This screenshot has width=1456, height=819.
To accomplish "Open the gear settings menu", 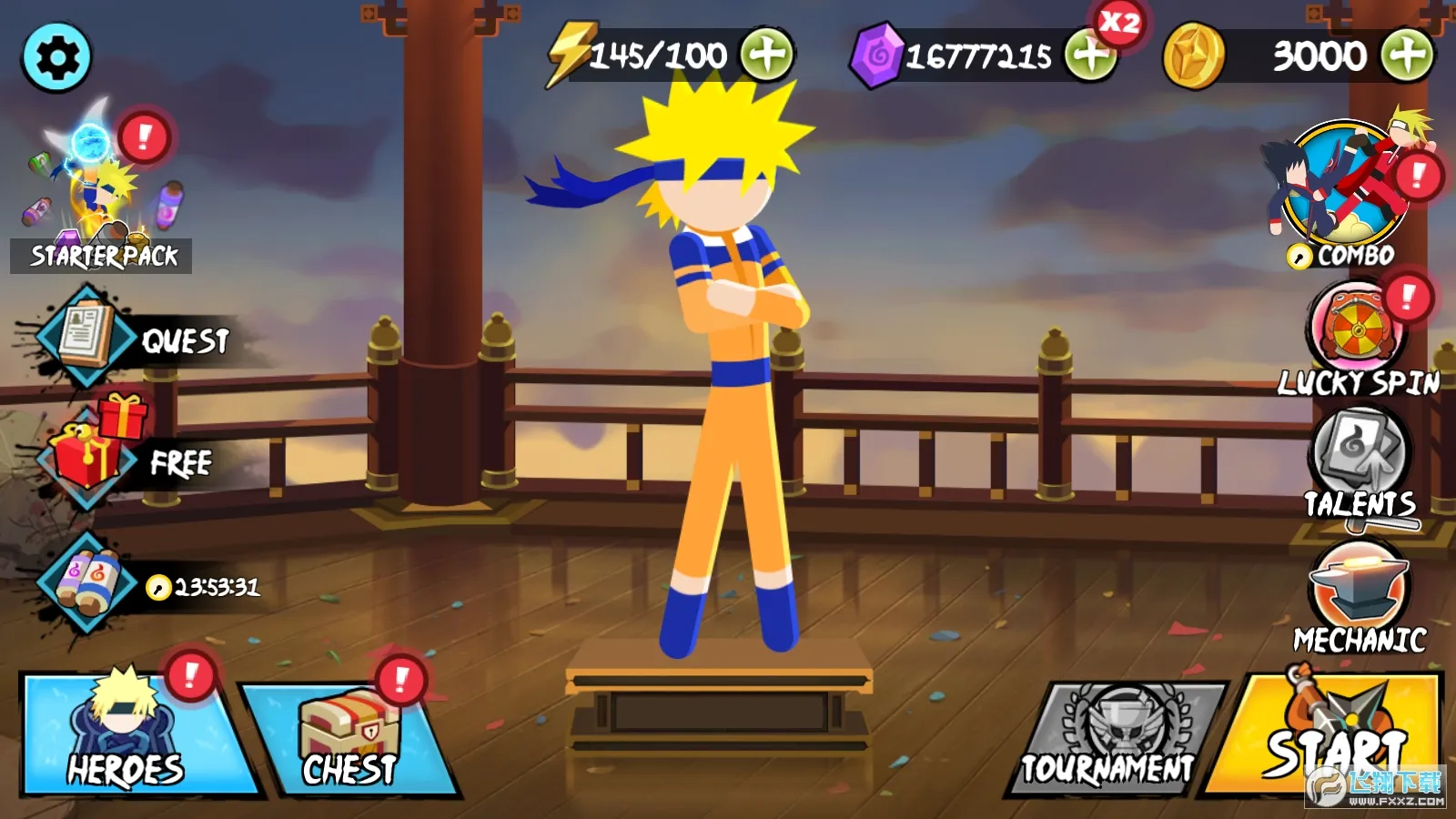I will [x=56, y=58].
